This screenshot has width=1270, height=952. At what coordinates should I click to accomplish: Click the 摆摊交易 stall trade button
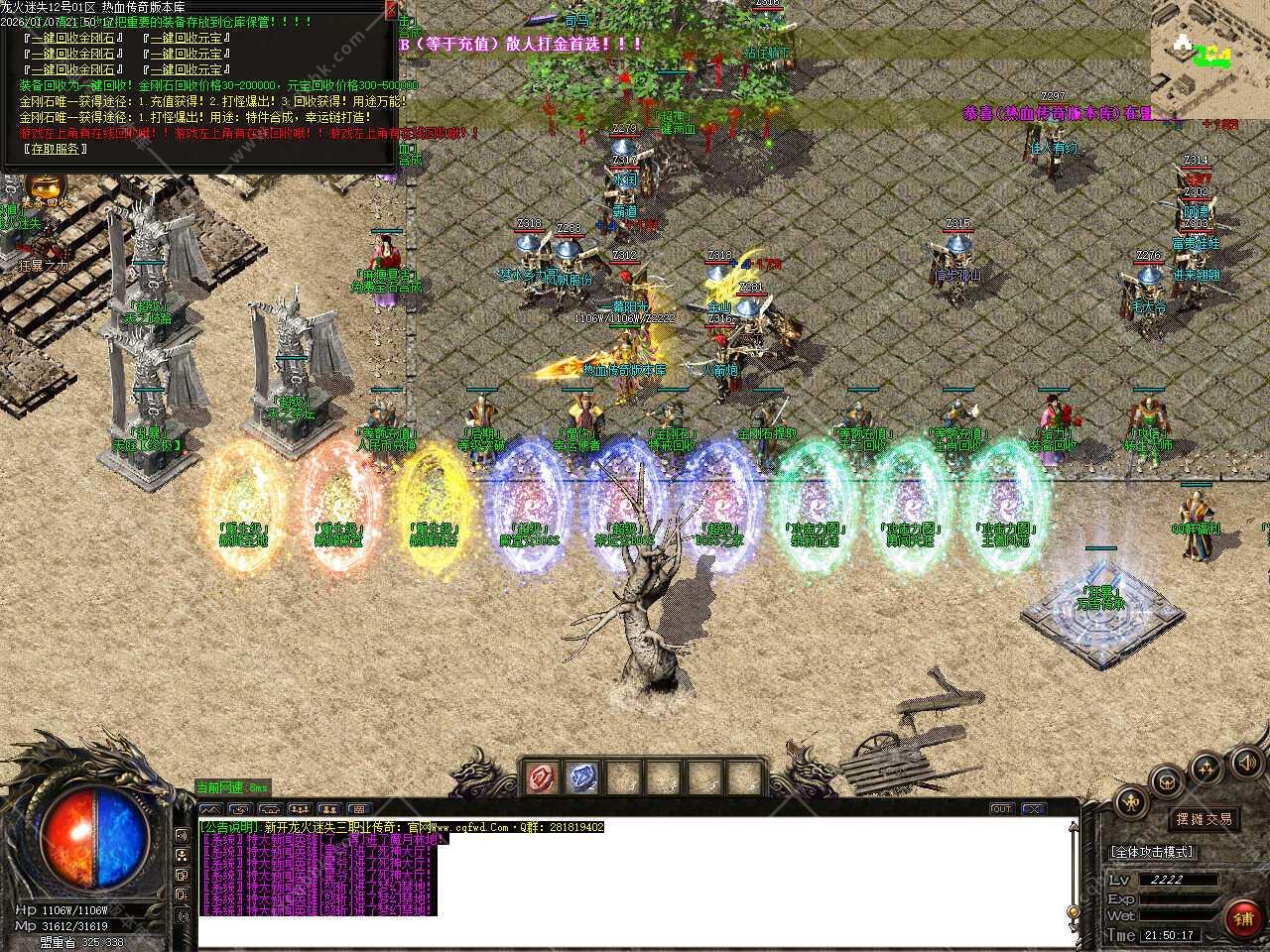pyautogui.click(x=1204, y=819)
